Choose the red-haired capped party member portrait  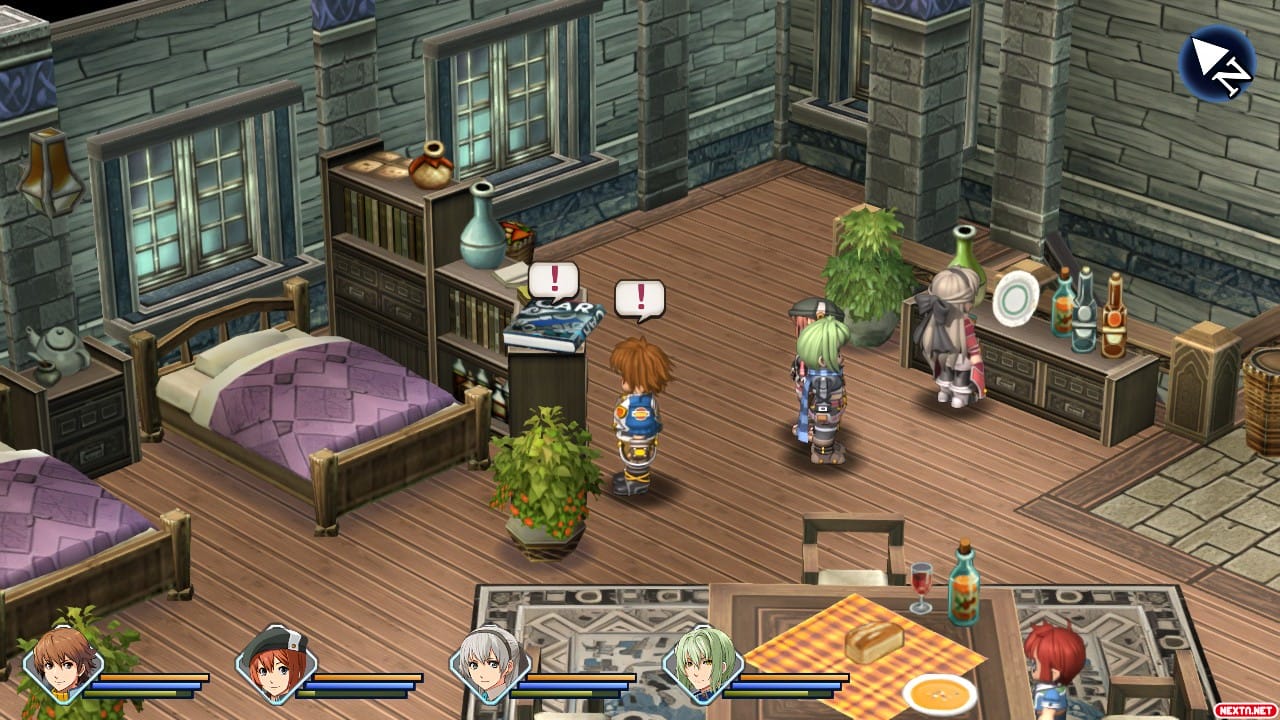(275, 664)
